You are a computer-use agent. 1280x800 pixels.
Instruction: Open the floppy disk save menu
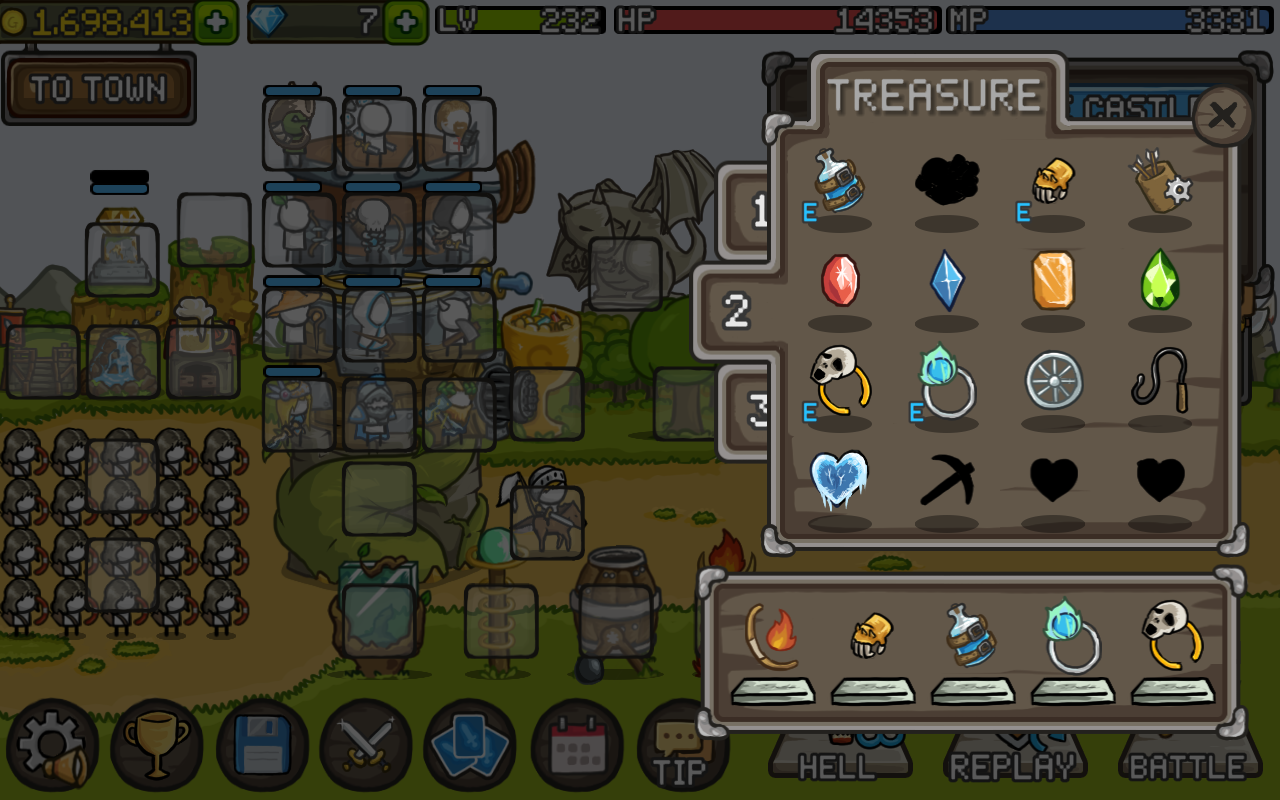262,746
